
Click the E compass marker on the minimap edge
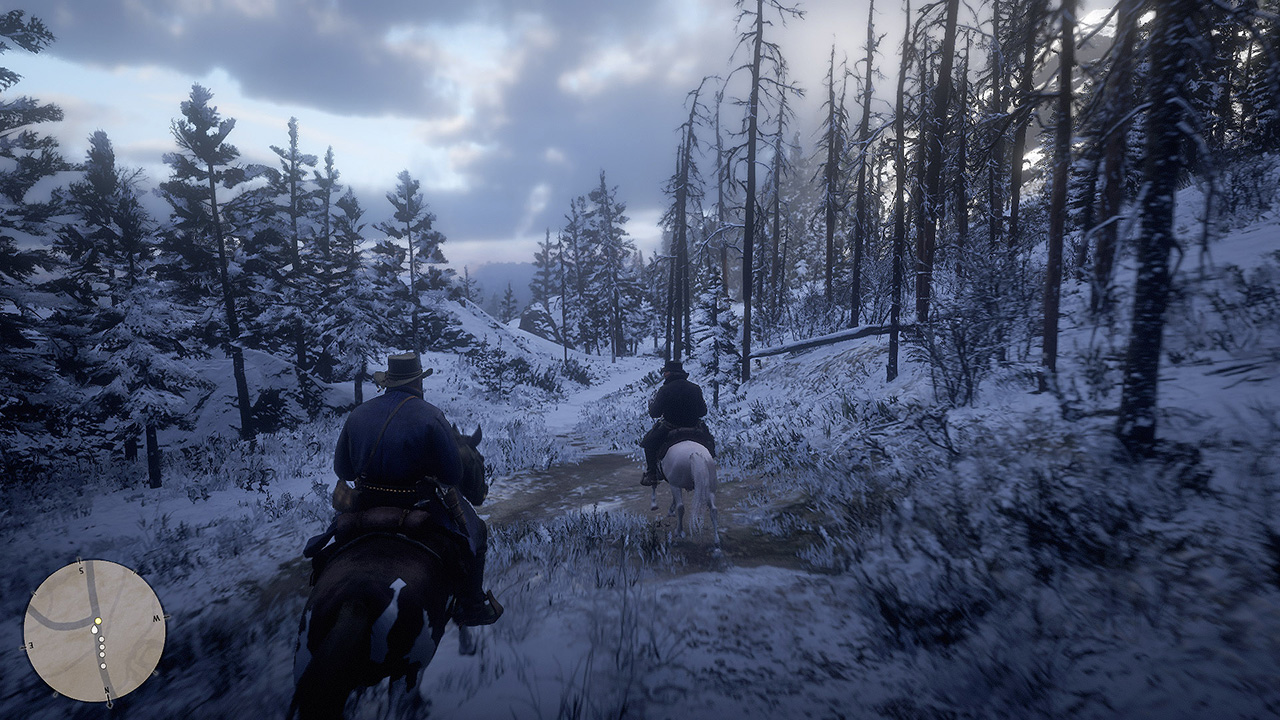(30, 646)
